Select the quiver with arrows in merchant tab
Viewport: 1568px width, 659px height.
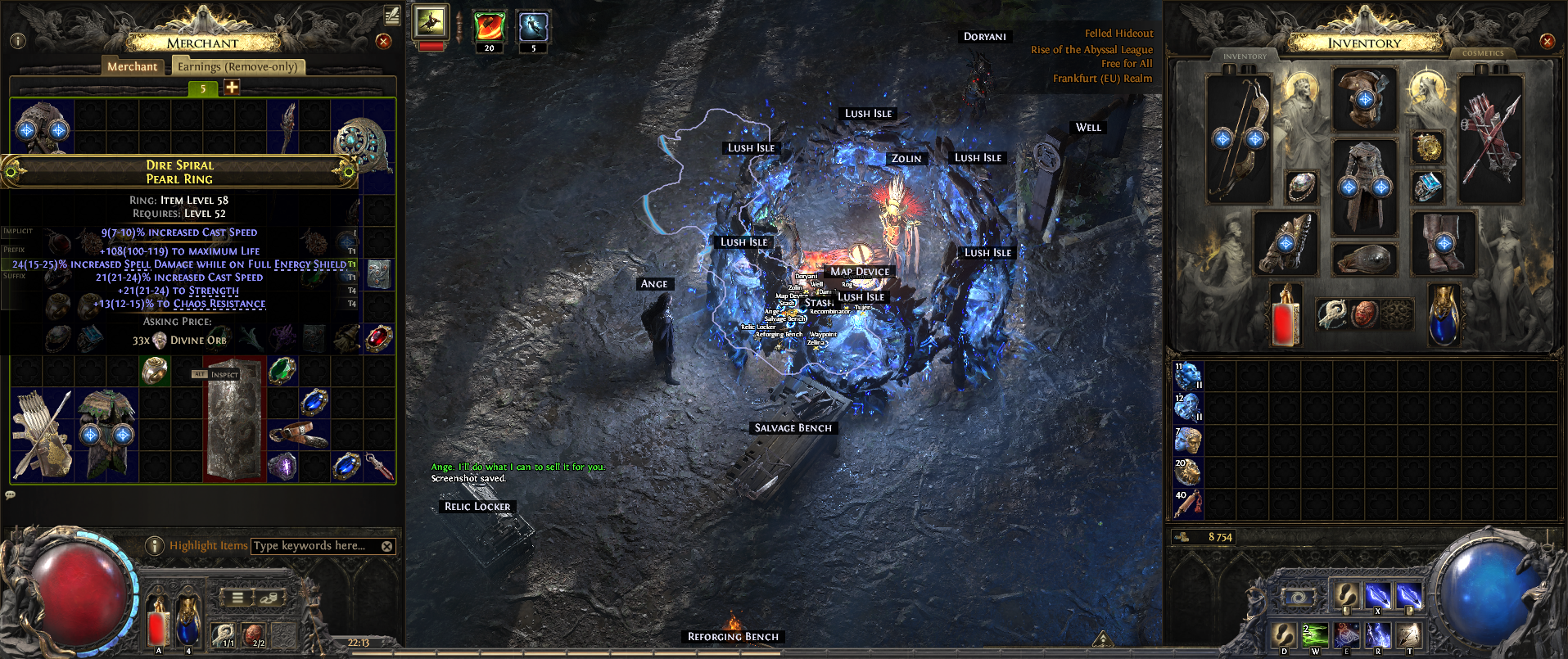pyautogui.click(x=42, y=434)
